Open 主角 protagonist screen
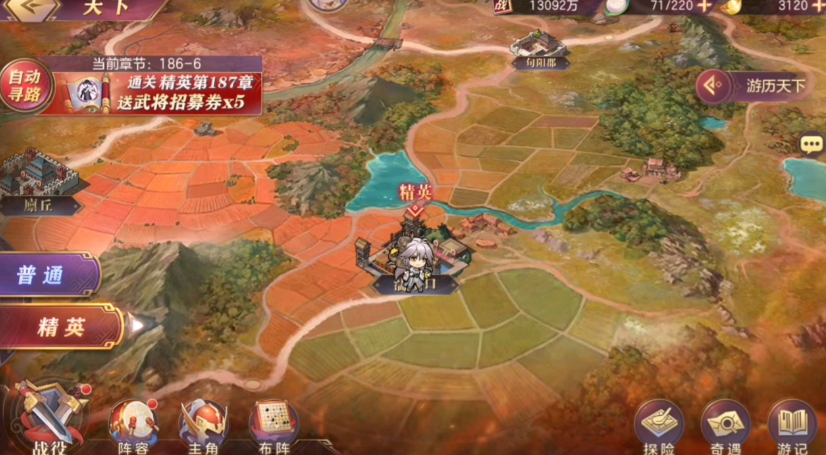Image resolution: width=826 pixels, height=455 pixels. tap(202, 425)
